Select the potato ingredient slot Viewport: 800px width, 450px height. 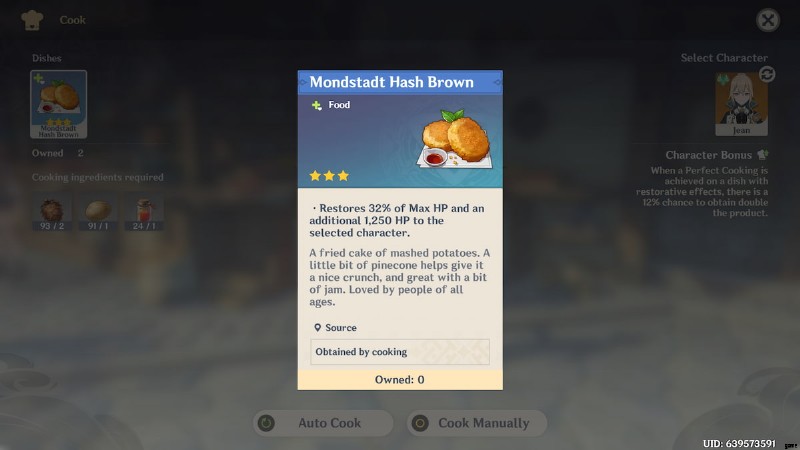pos(98,213)
